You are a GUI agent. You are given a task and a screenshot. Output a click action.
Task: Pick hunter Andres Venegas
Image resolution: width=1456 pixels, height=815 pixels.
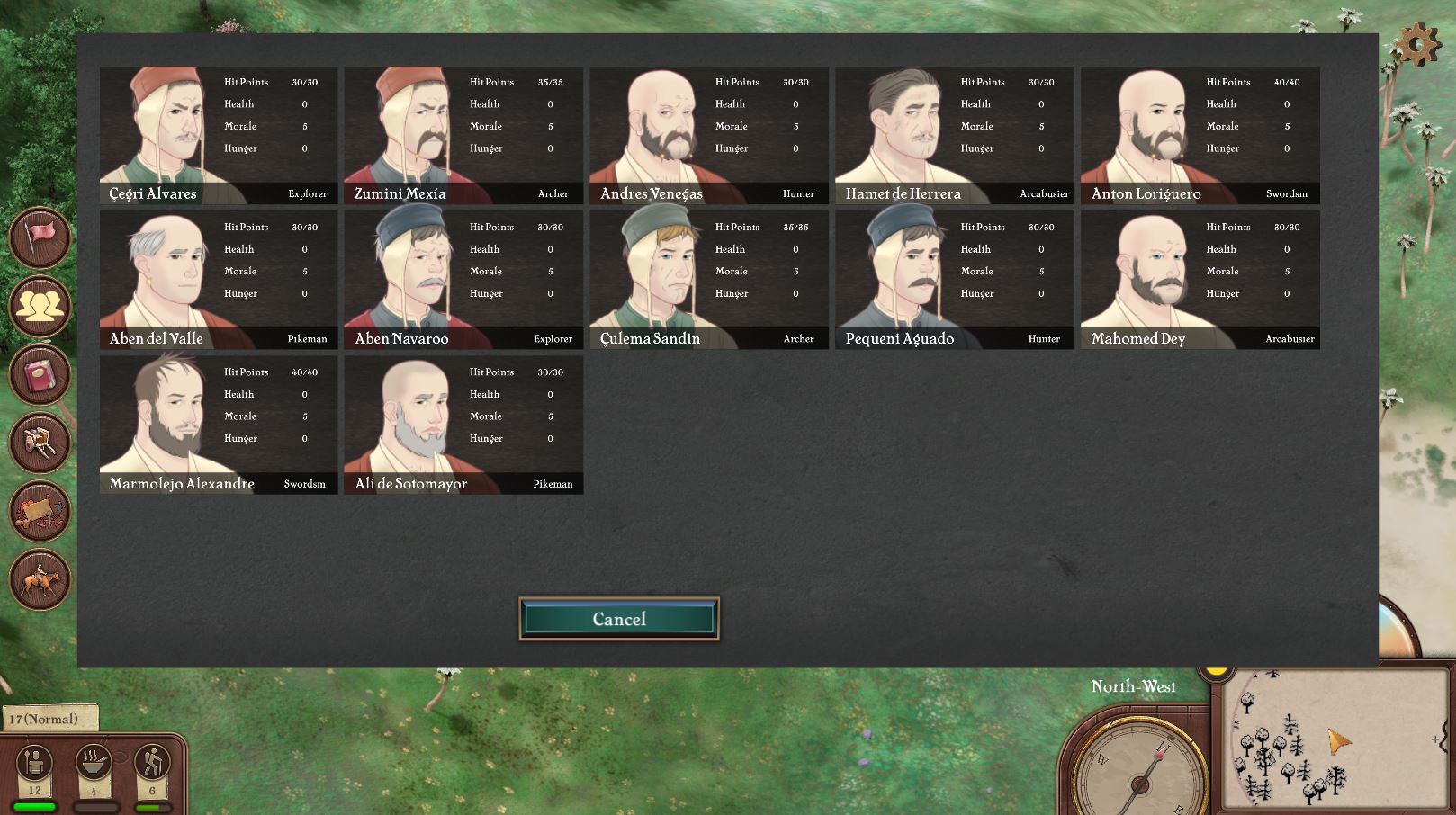(709, 135)
